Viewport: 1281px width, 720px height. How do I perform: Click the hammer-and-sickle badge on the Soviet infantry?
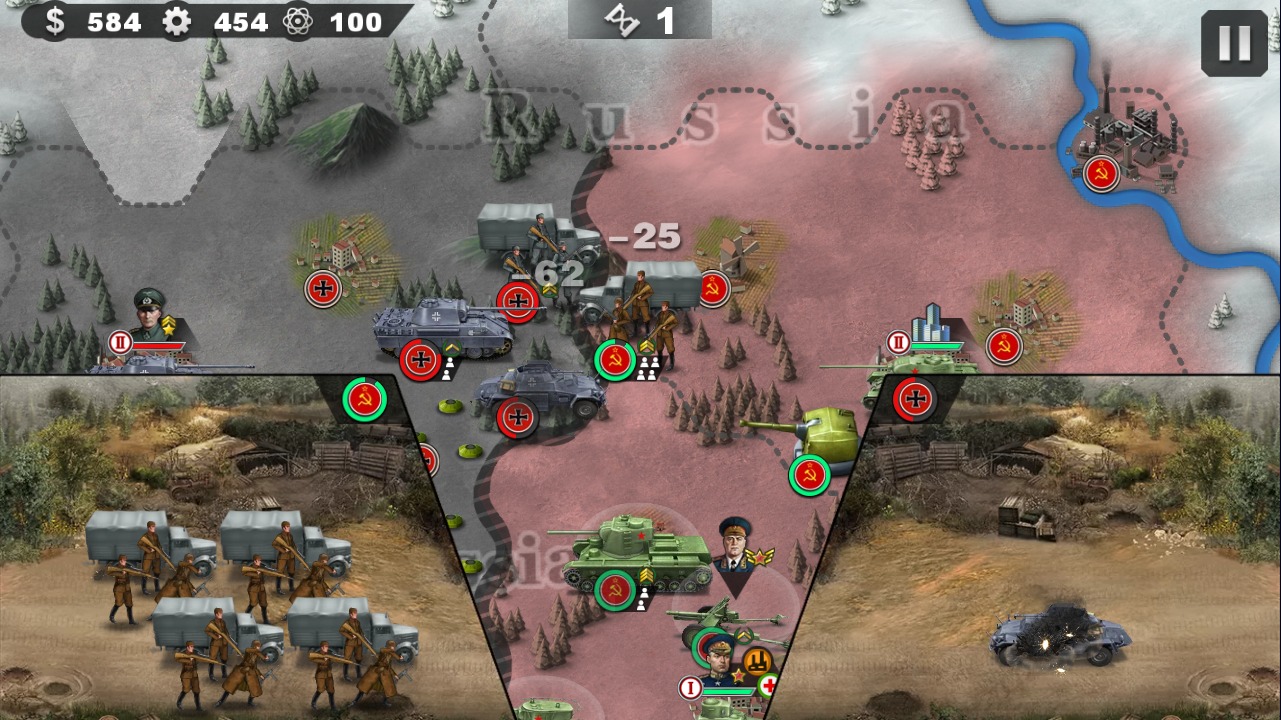tap(613, 358)
